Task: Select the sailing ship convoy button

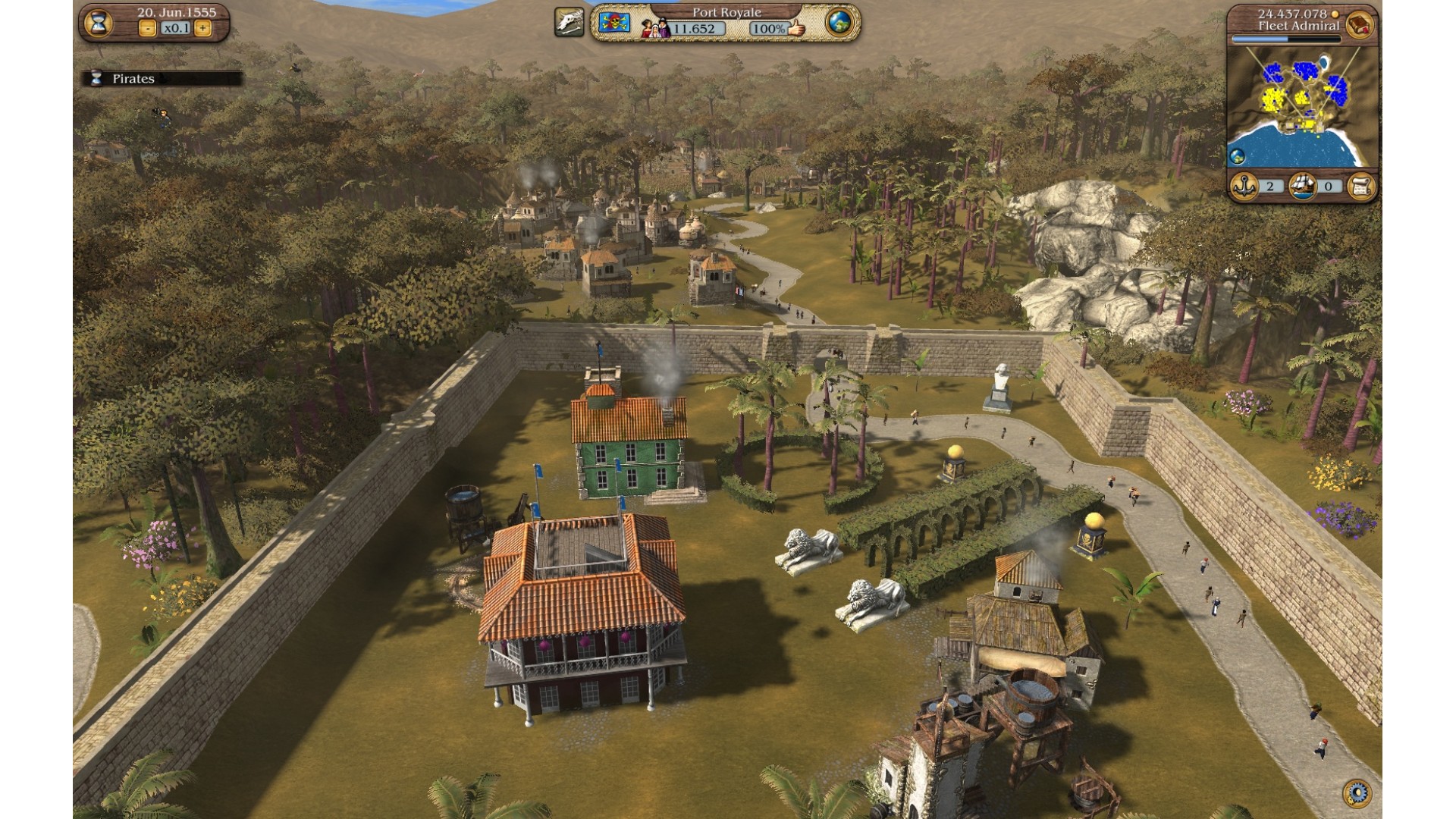Action: (1302, 186)
